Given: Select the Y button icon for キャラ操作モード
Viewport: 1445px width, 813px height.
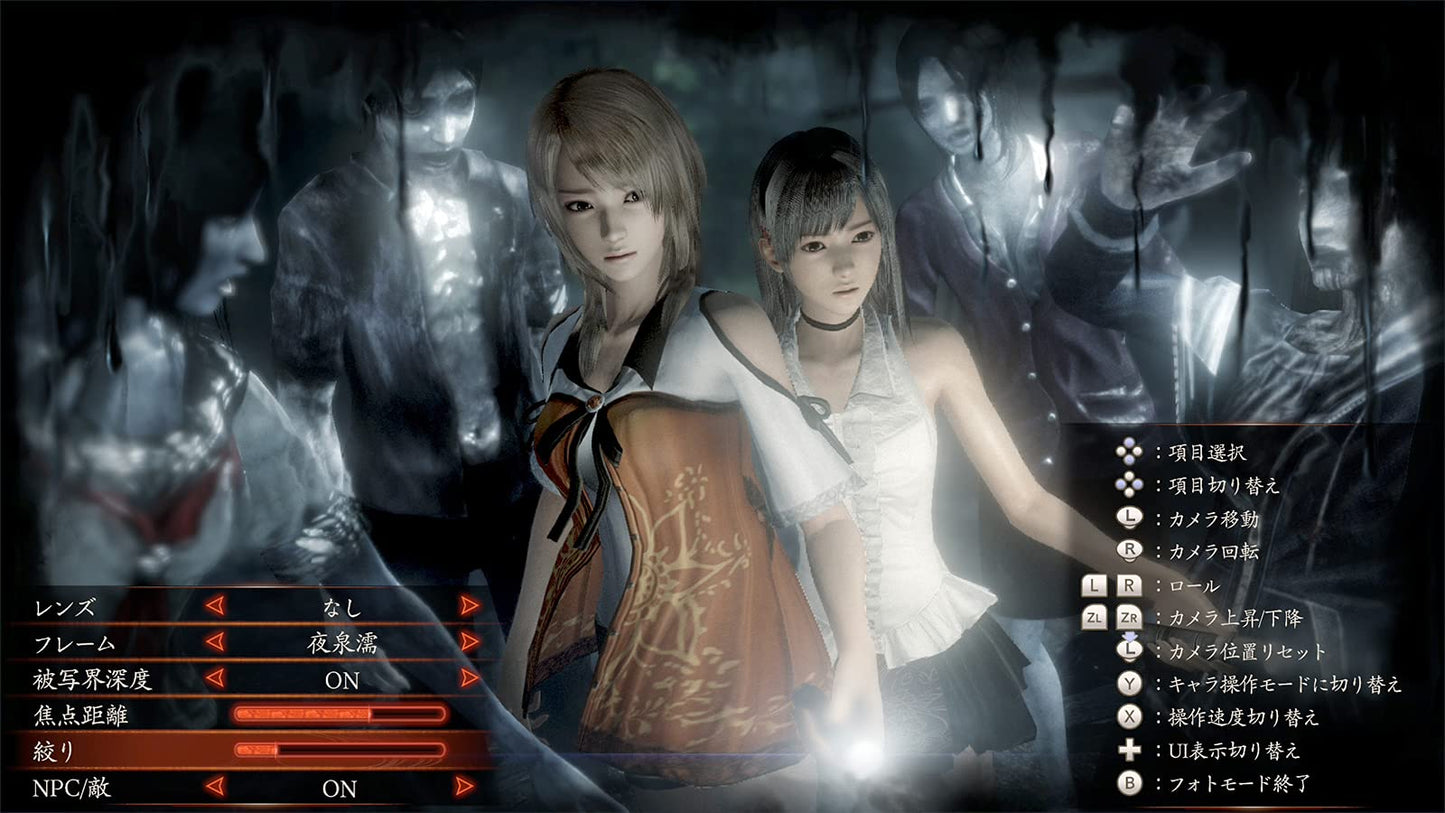Looking at the screenshot, I should coord(1129,684).
